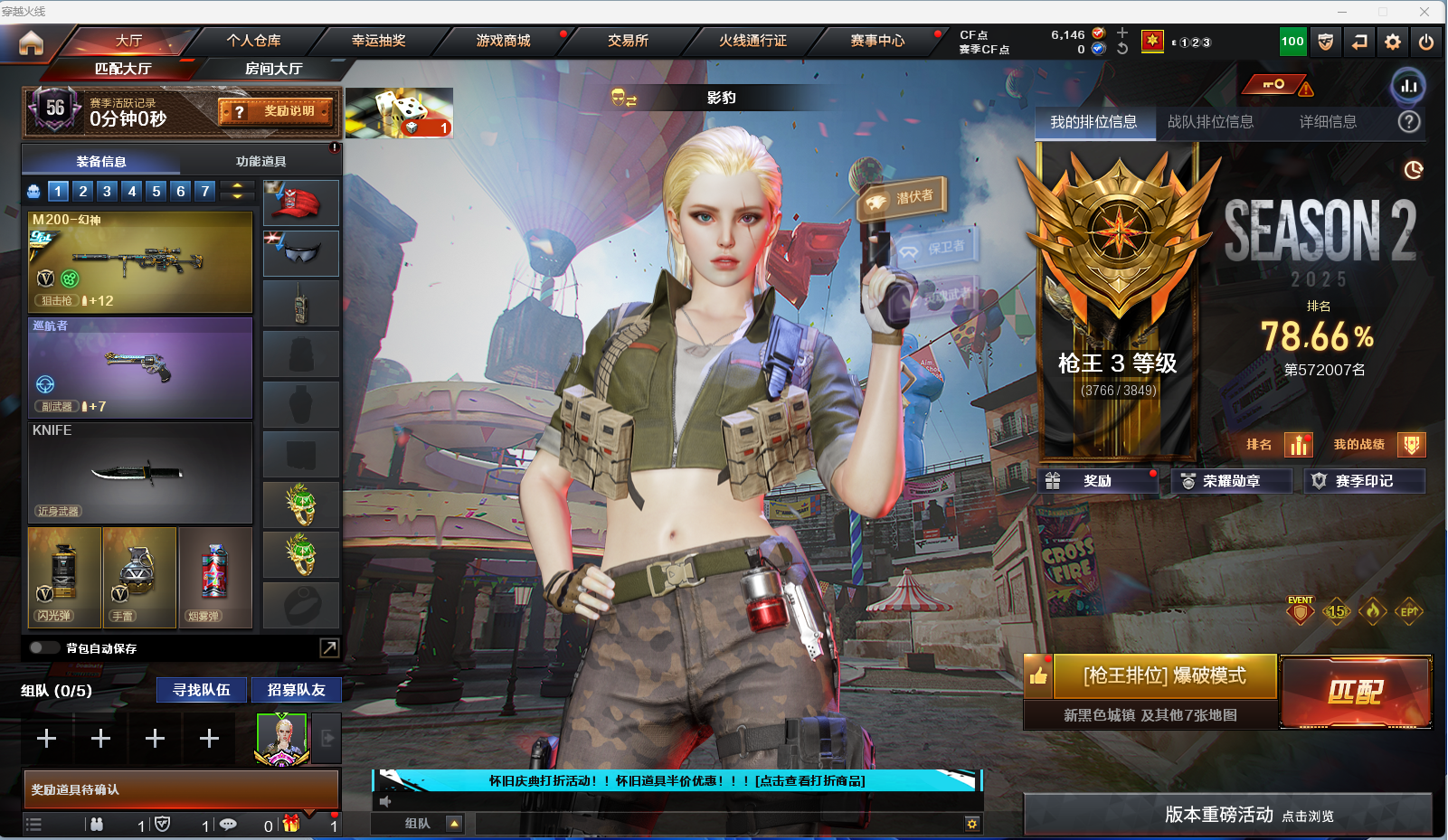This screenshot has width=1448, height=840.
Task: Toggle 背包自动保存 switch
Action: pos(43,647)
